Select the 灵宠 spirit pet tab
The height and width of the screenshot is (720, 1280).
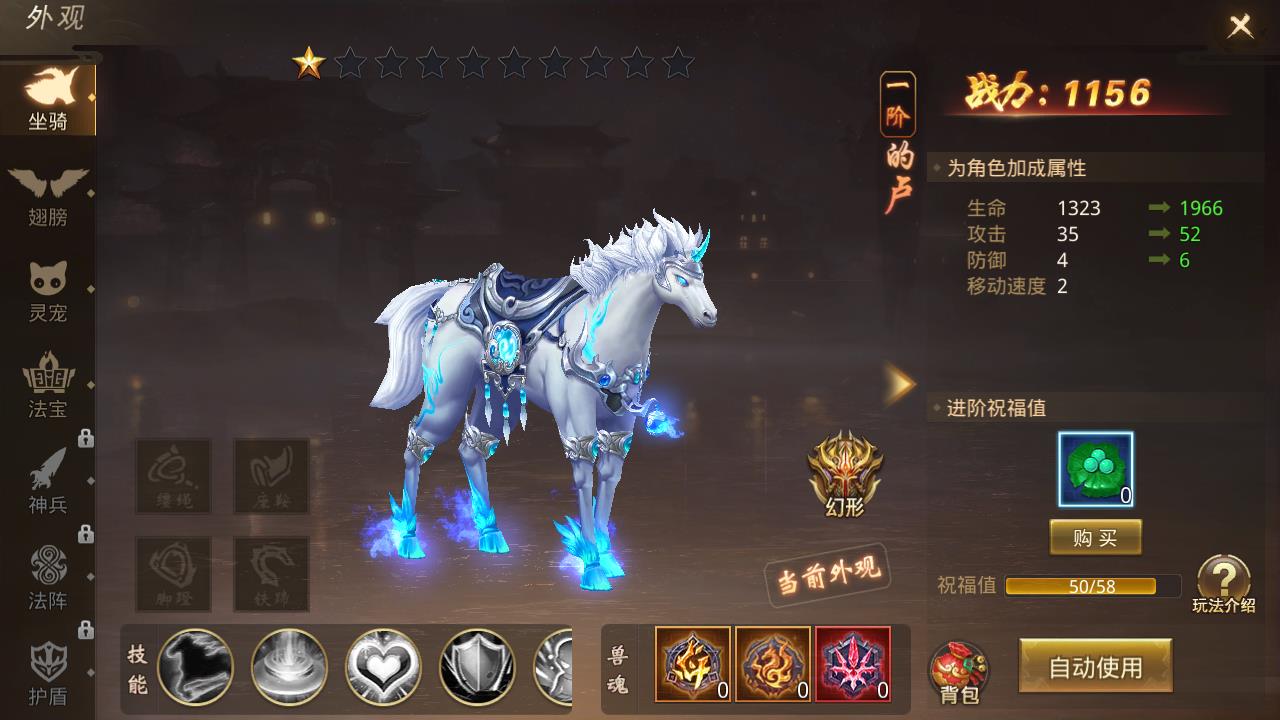click(48, 292)
